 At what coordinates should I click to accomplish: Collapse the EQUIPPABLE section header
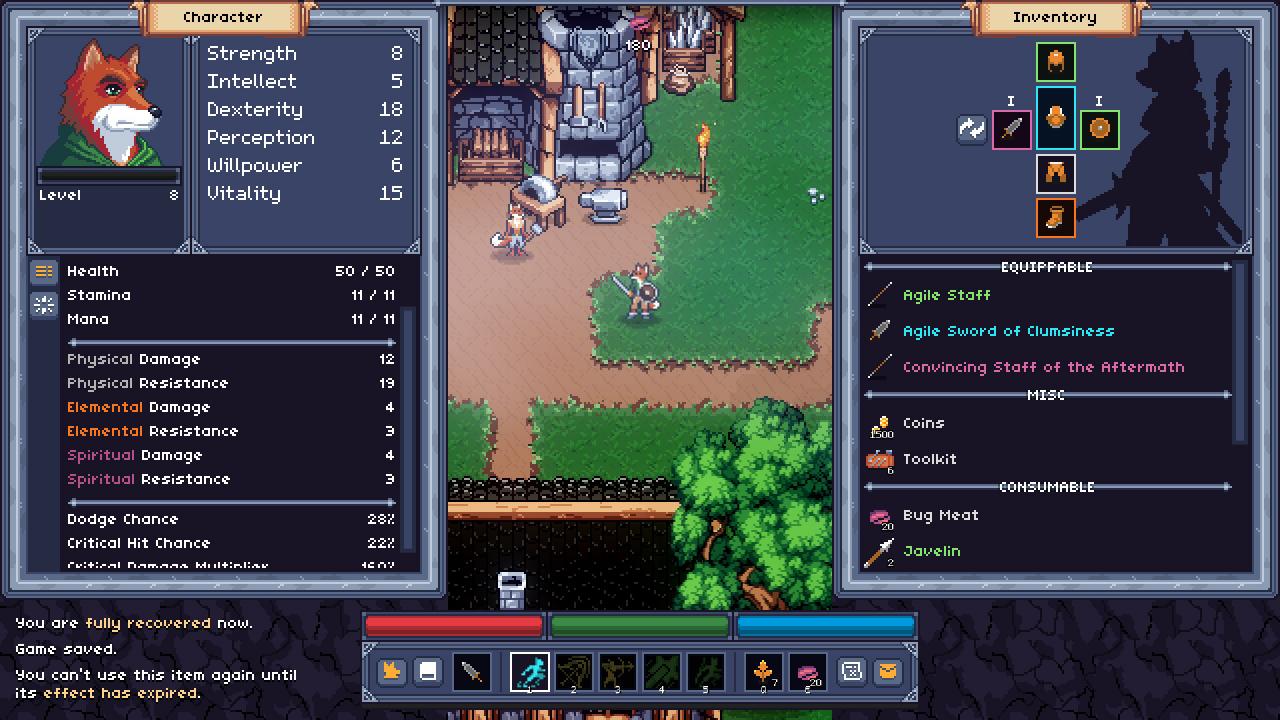pos(1048,267)
